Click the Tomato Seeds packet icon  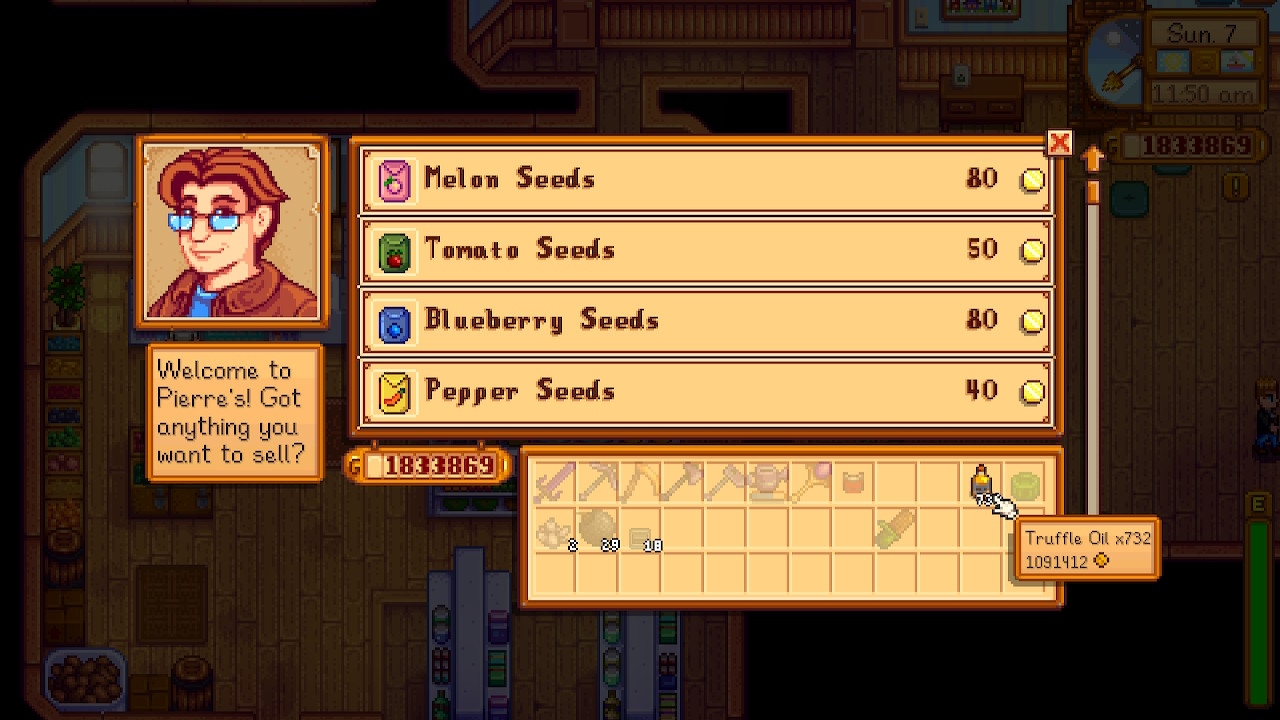(393, 250)
